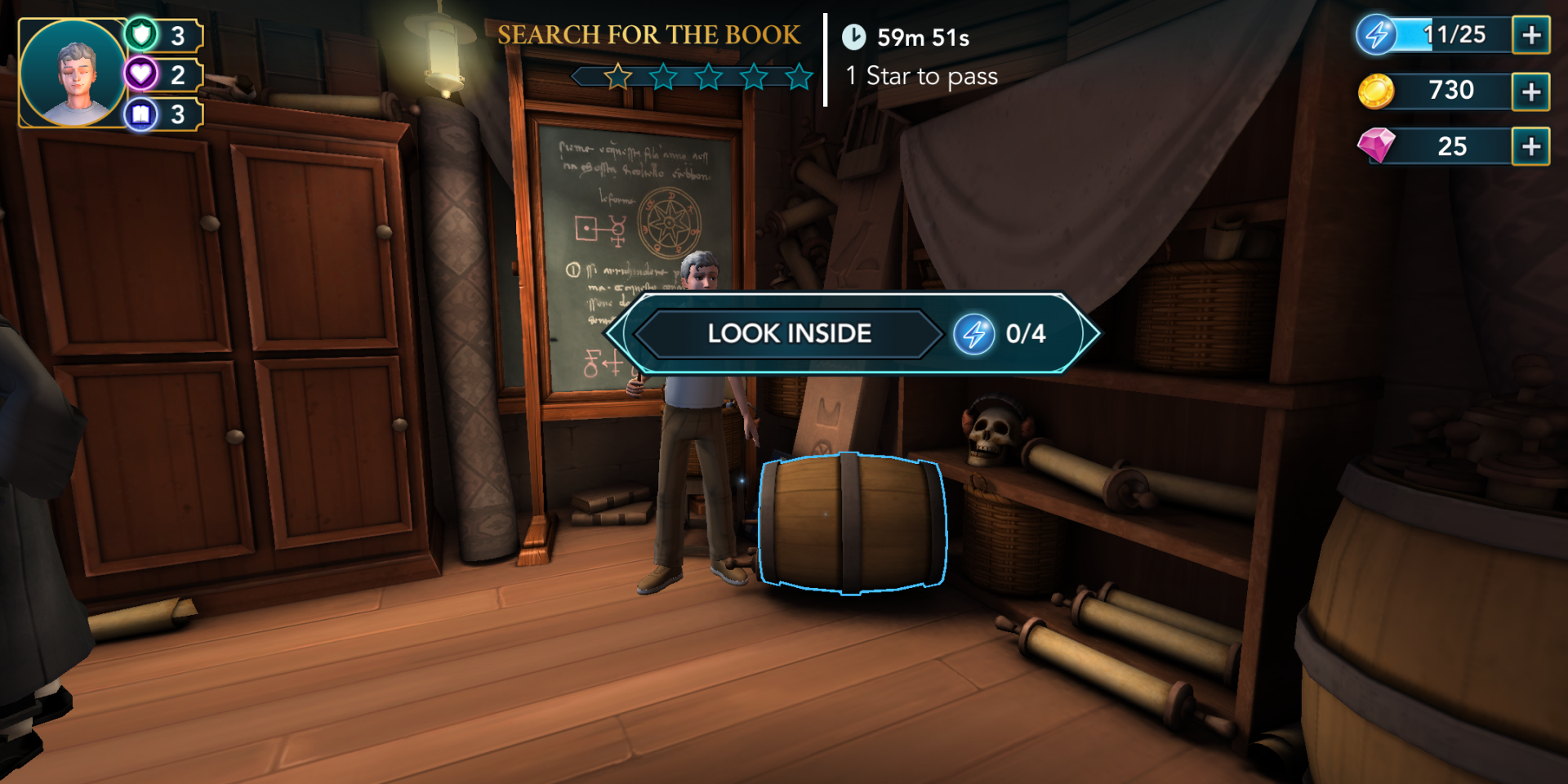
Task: Check the green shield Courage attribute
Action: [162, 35]
